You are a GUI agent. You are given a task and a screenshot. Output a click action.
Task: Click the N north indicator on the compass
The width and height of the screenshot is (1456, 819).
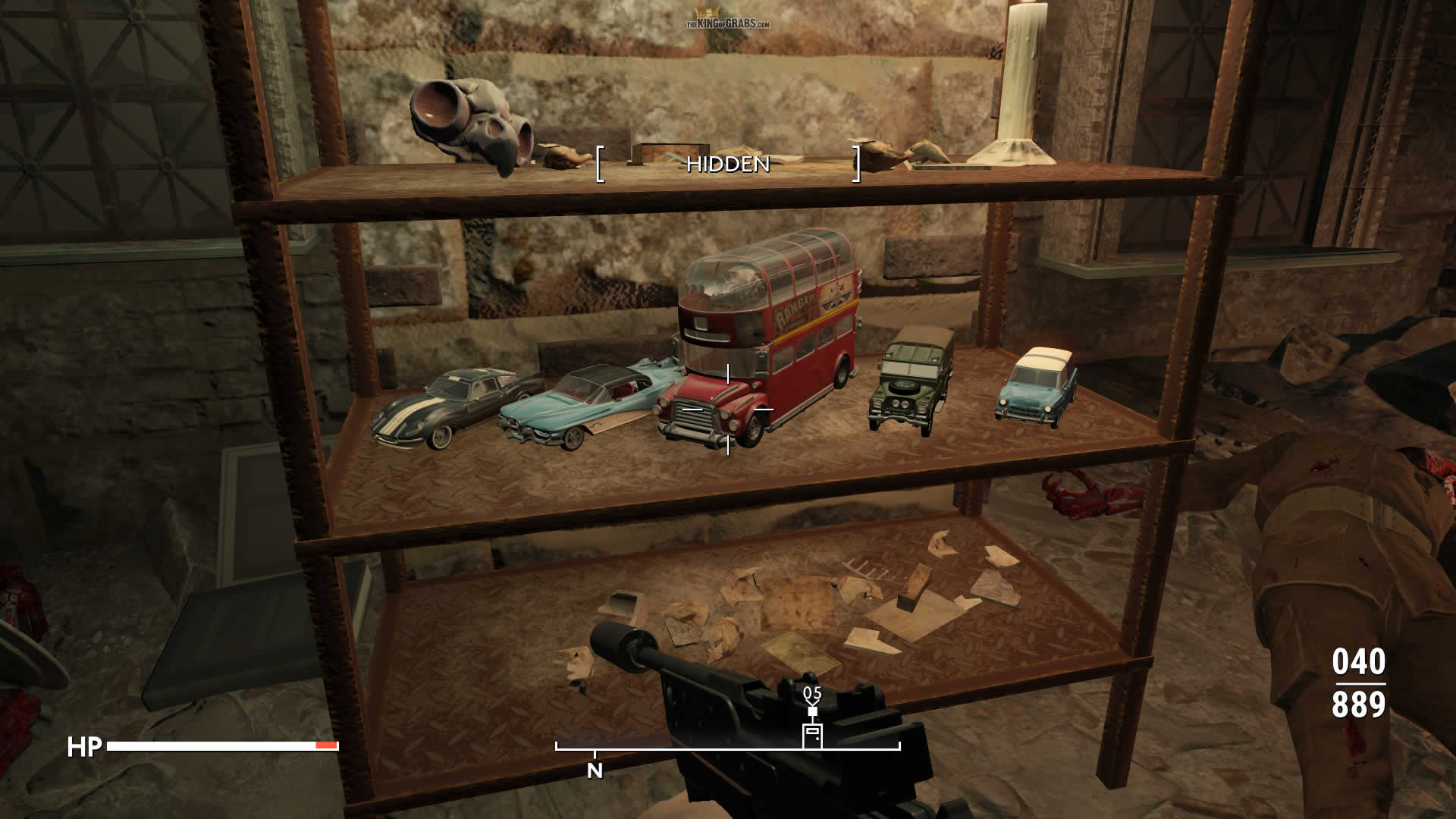click(595, 770)
